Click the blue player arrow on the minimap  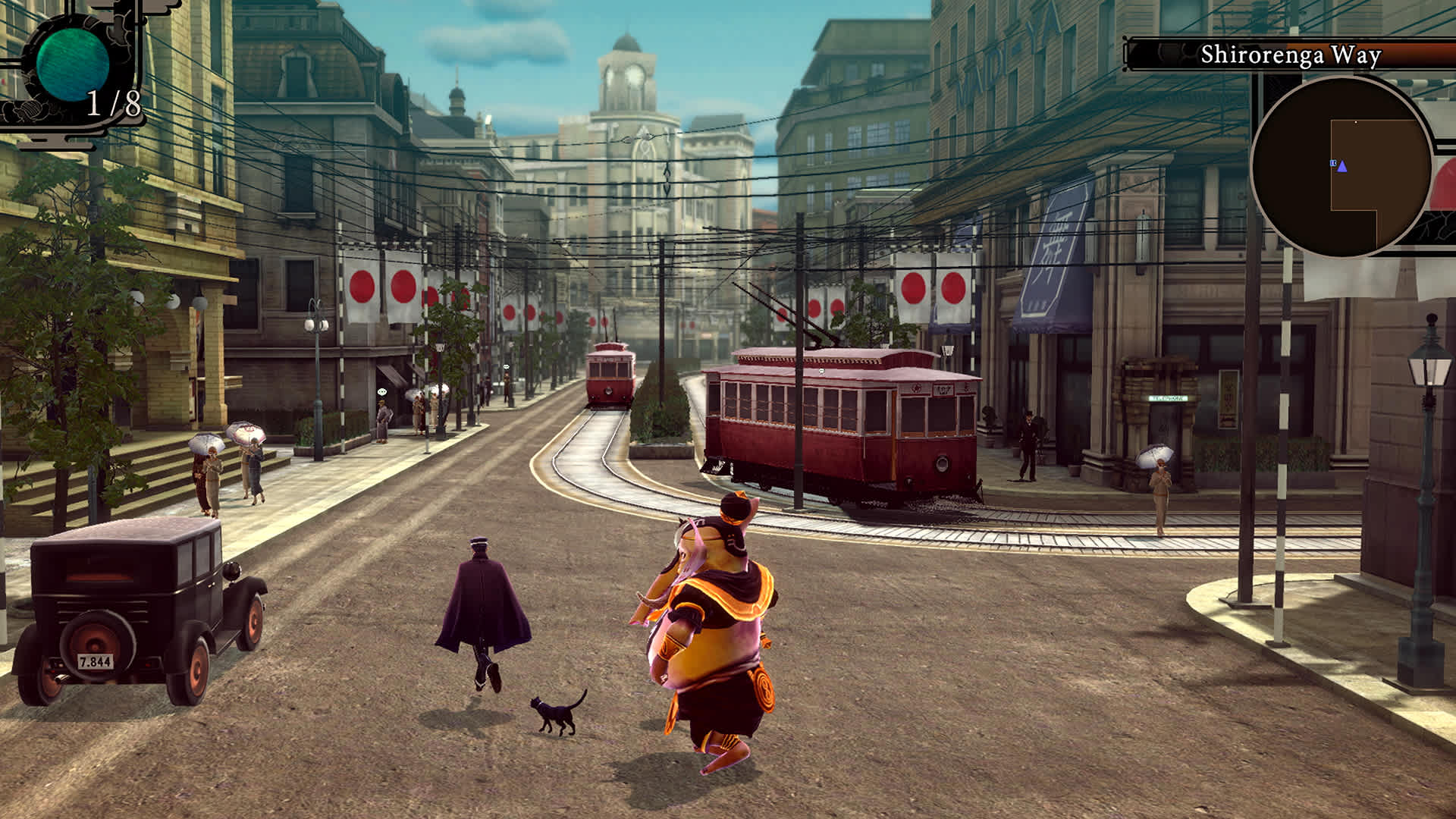point(1342,167)
